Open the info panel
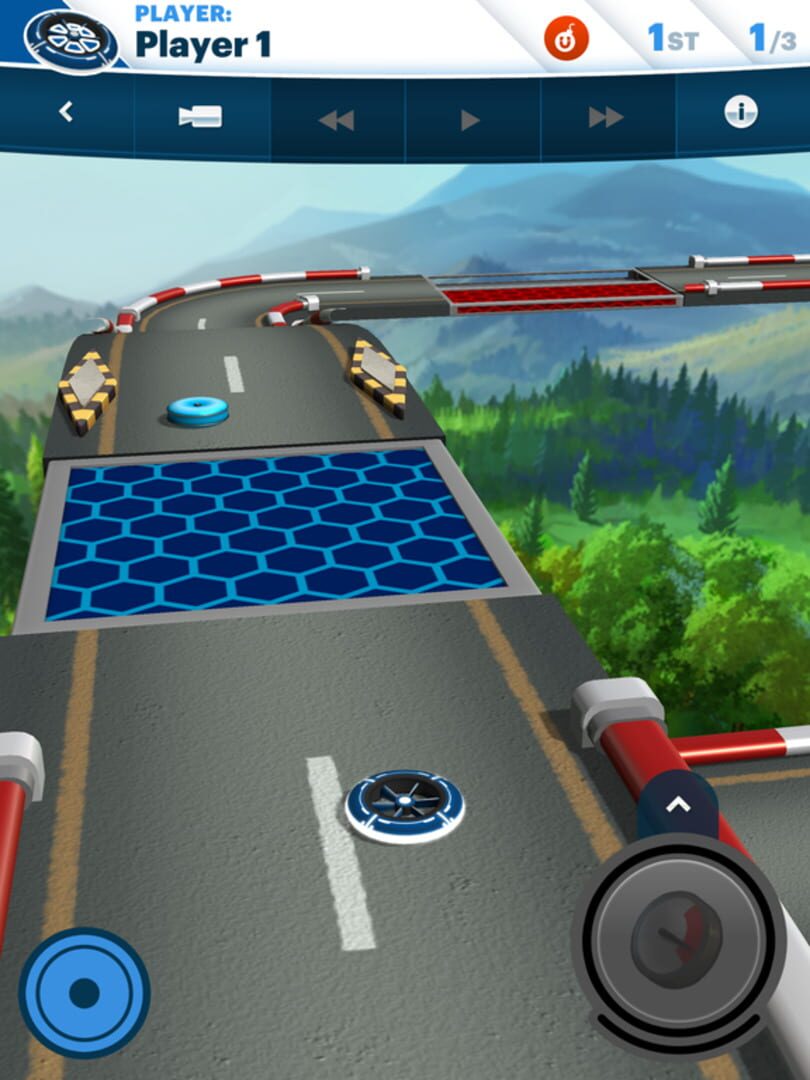This screenshot has width=810, height=1080. (x=741, y=113)
